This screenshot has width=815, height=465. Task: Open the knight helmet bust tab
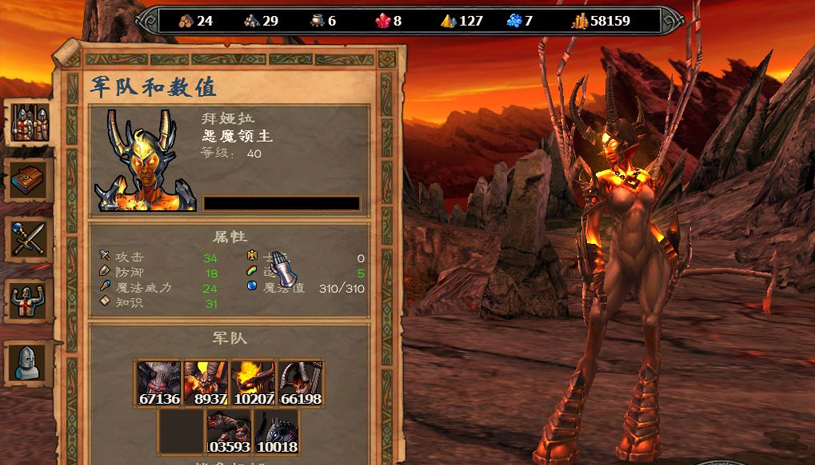29,360
